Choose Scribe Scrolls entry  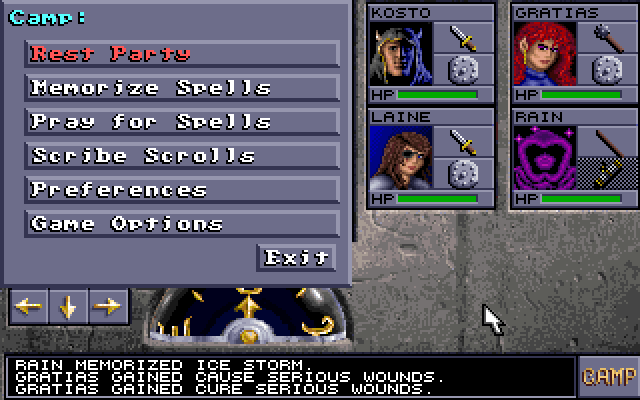point(182,156)
